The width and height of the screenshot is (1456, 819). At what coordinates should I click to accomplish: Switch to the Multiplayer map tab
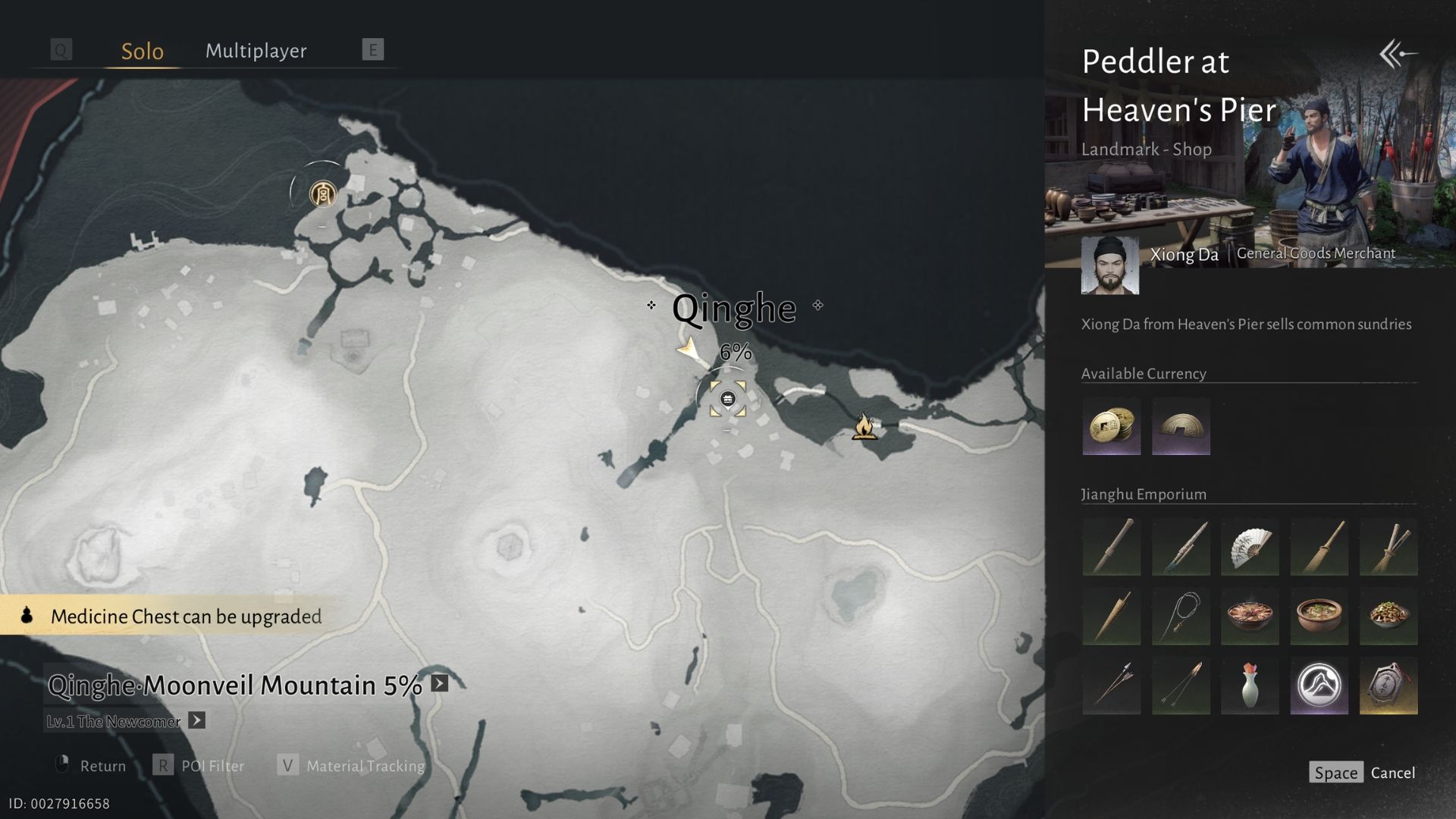[x=256, y=51]
